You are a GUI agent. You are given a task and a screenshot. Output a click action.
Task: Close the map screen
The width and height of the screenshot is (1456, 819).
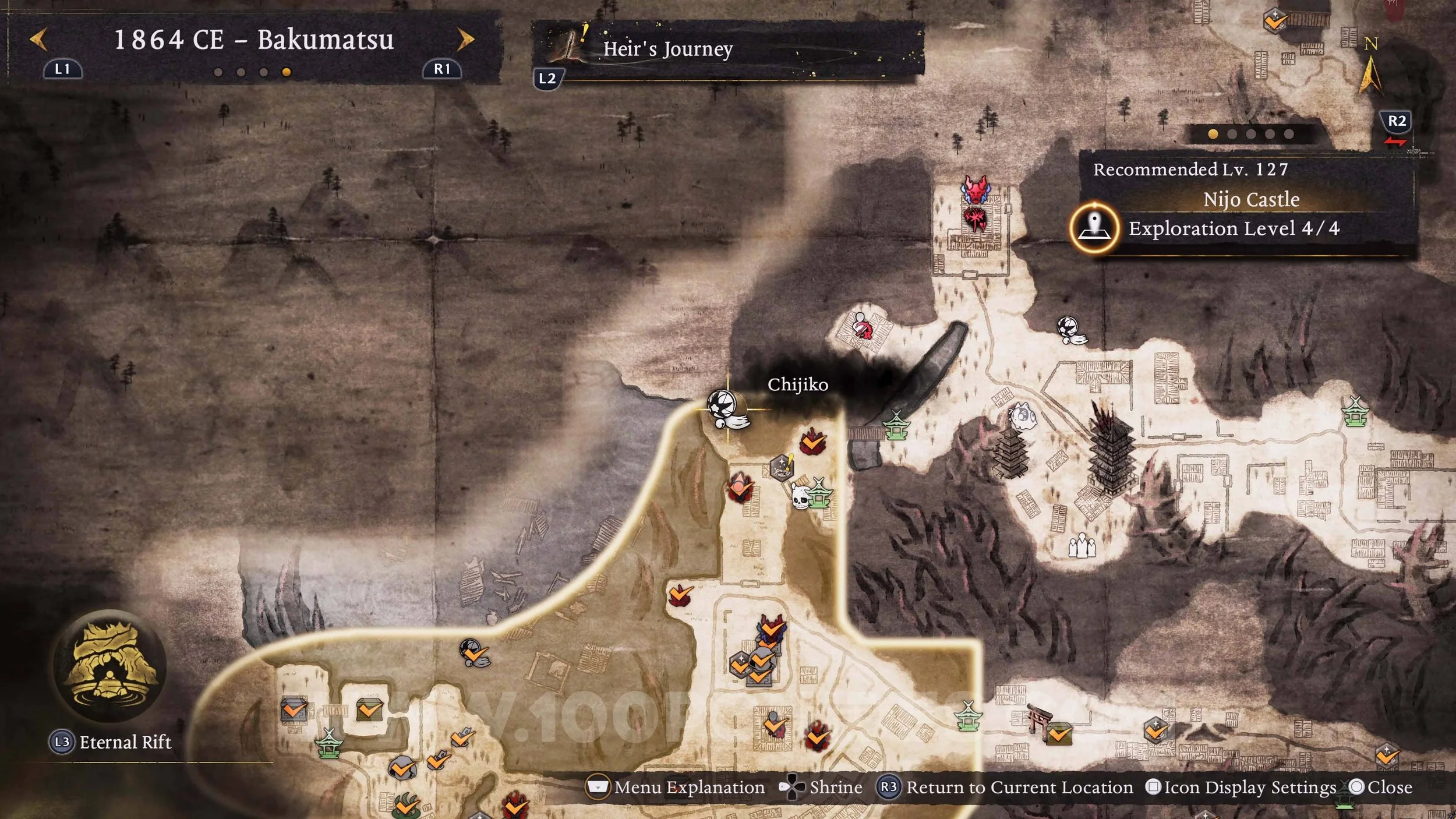[1381, 787]
